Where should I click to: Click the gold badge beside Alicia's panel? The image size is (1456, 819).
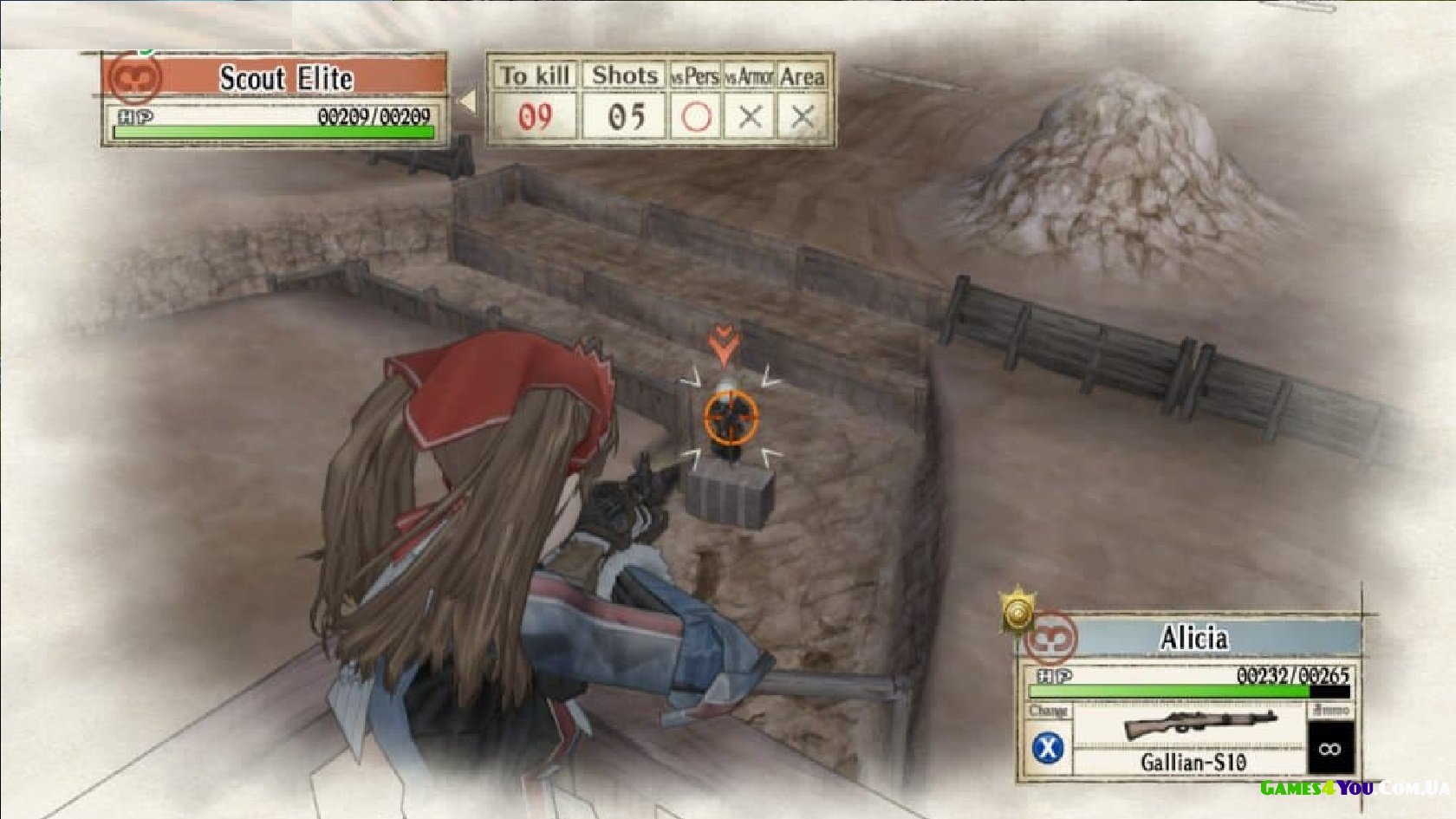(x=1017, y=613)
